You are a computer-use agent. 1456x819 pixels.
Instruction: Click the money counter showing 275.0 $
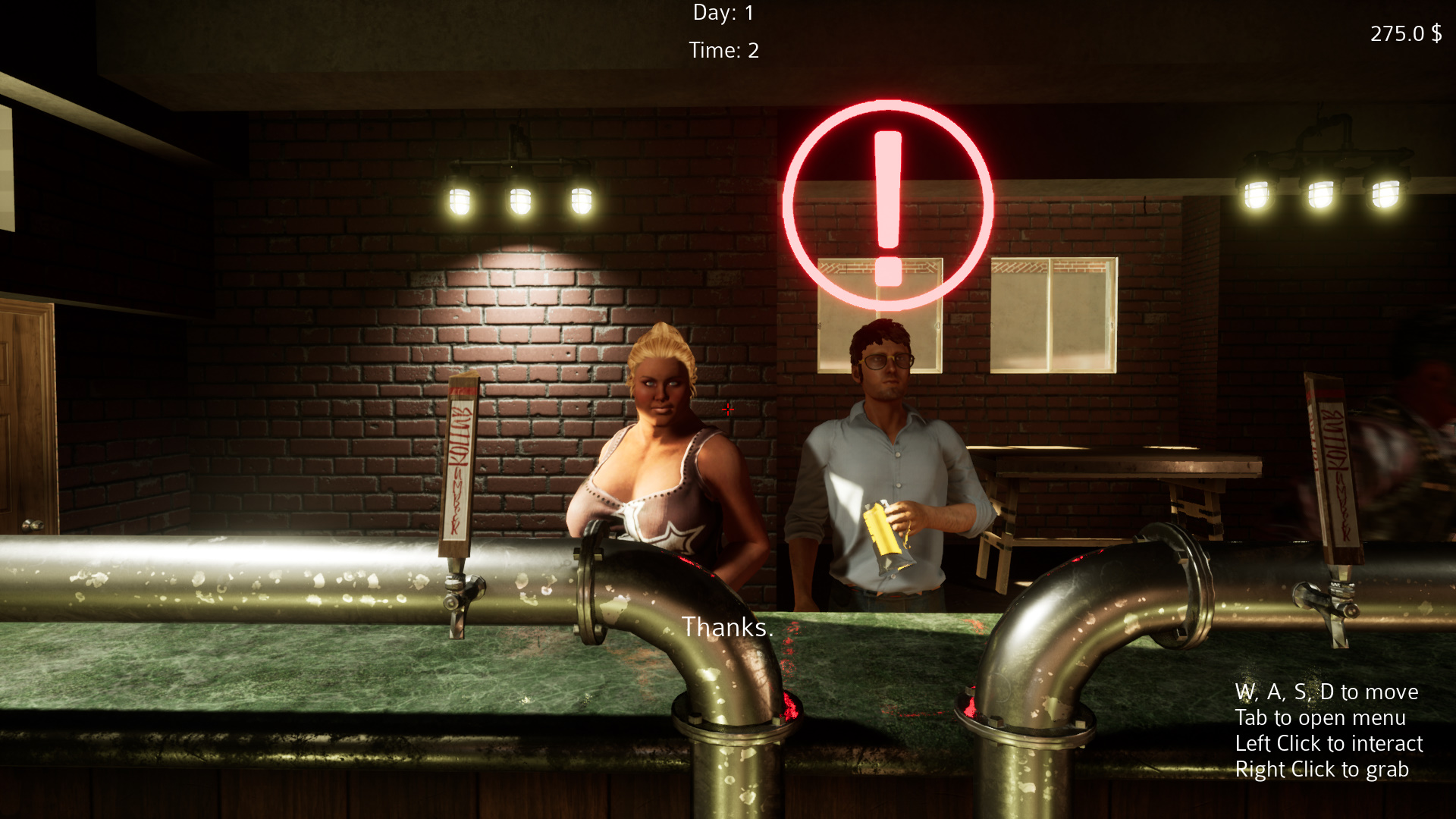pos(1405,33)
